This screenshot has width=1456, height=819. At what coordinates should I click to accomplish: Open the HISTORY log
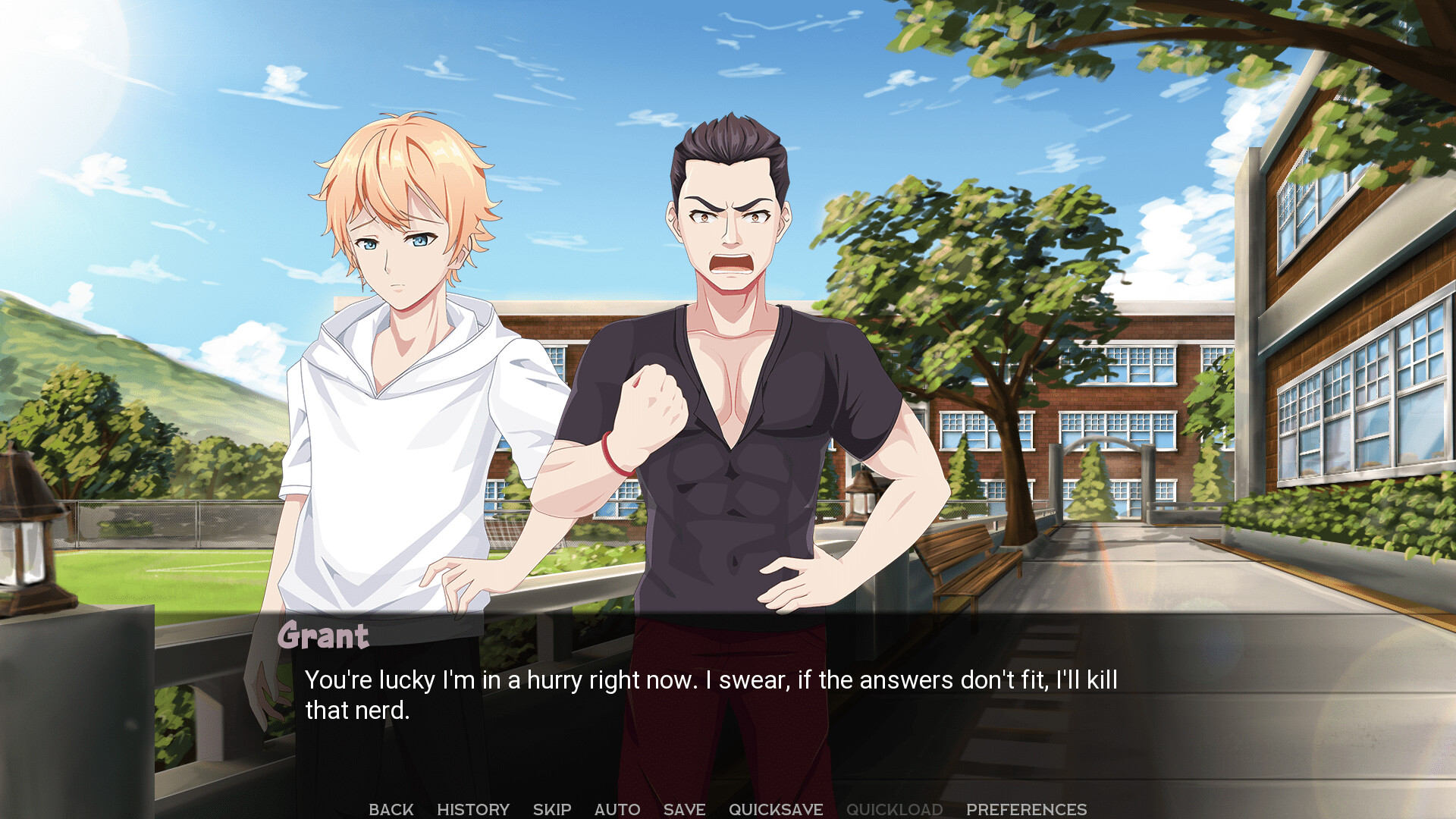474,809
